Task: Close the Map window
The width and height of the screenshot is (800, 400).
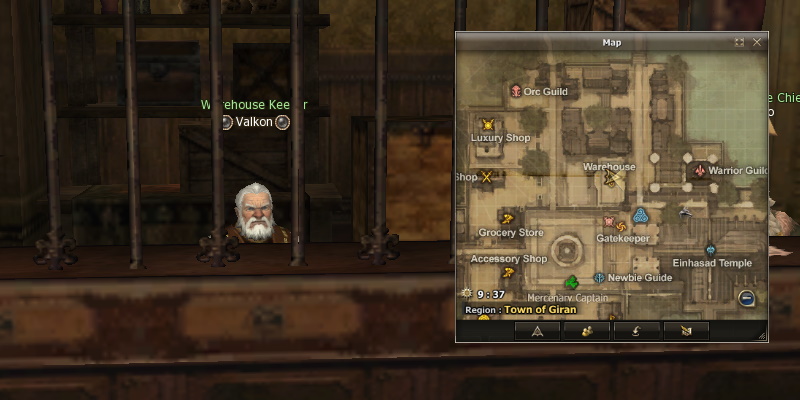Action: pos(757,43)
